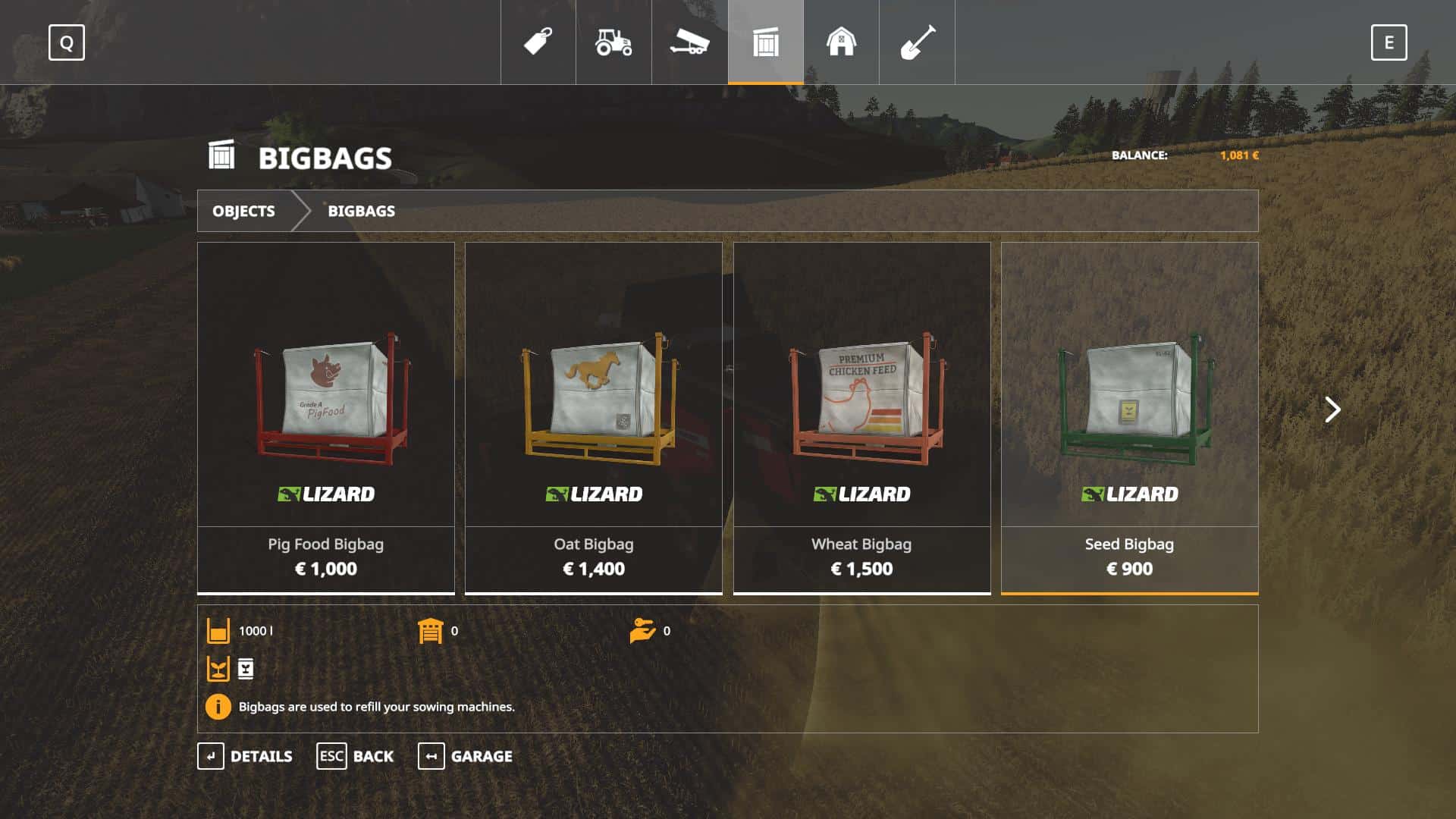Viewport: 1456px width, 819px height.
Task: Select the Seed Bigbag priced €900
Action: coord(1129,417)
